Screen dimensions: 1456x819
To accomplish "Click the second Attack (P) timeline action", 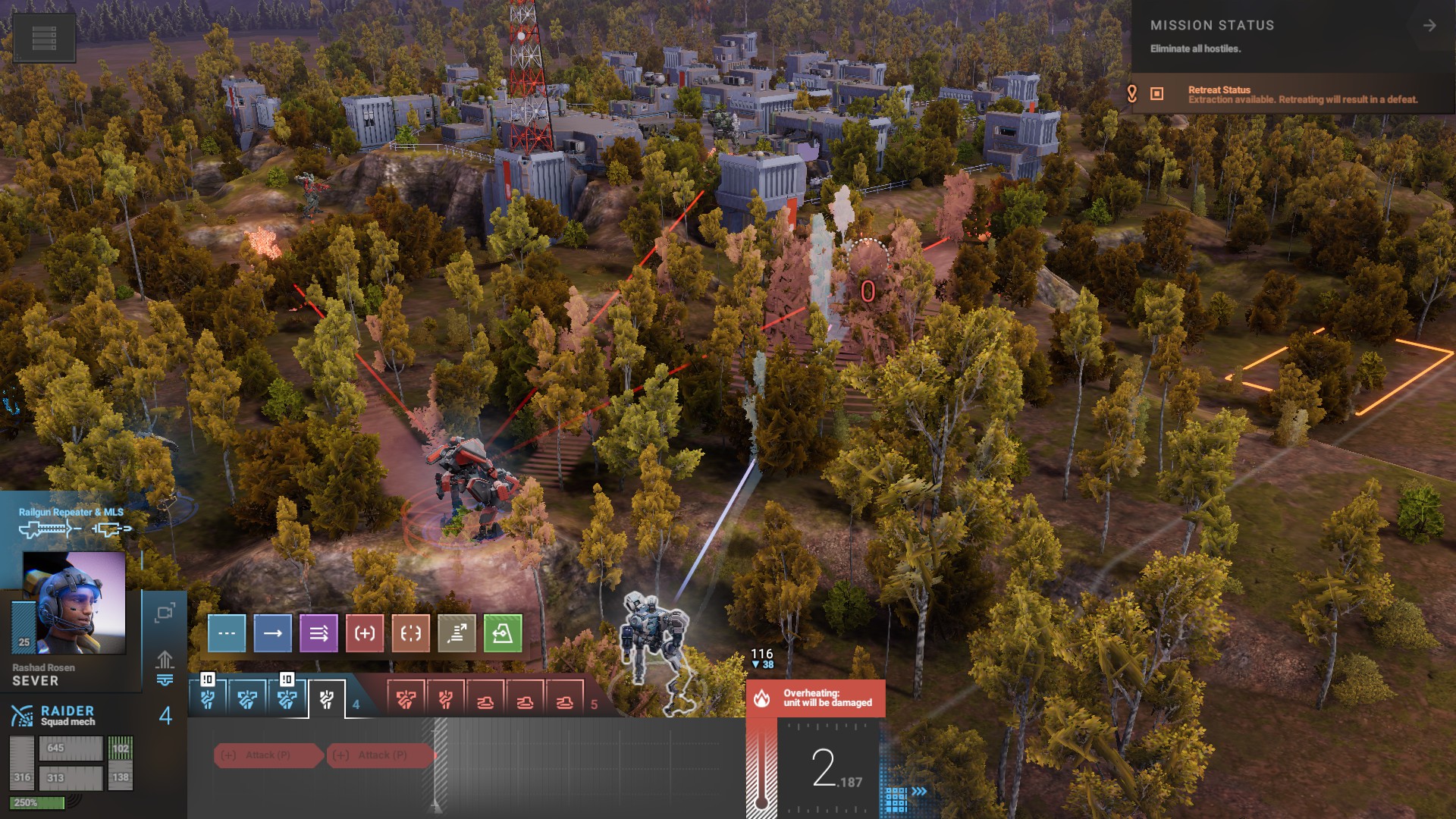I will 381,755.
